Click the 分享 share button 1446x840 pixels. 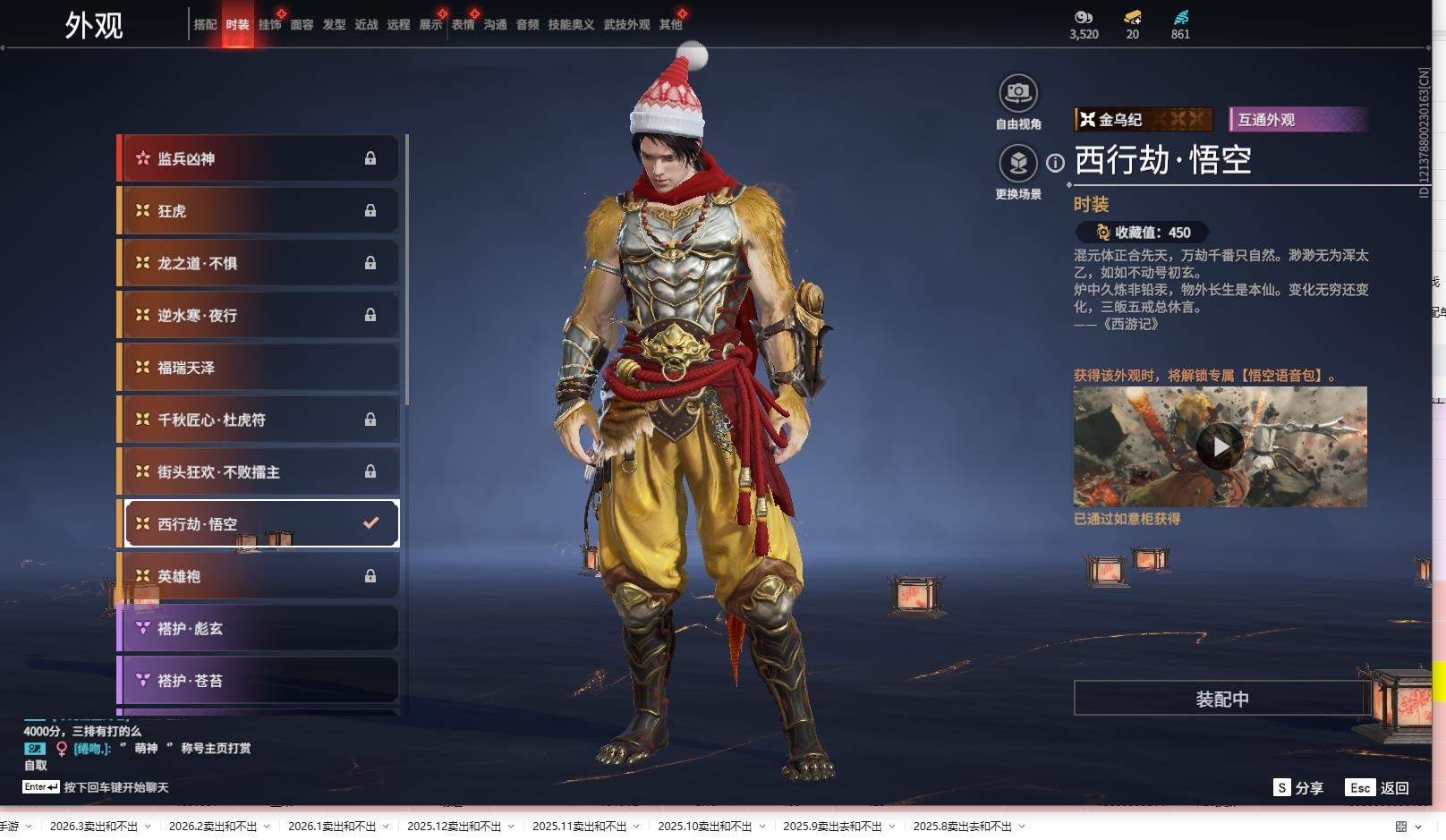(x=1298, y=788)
